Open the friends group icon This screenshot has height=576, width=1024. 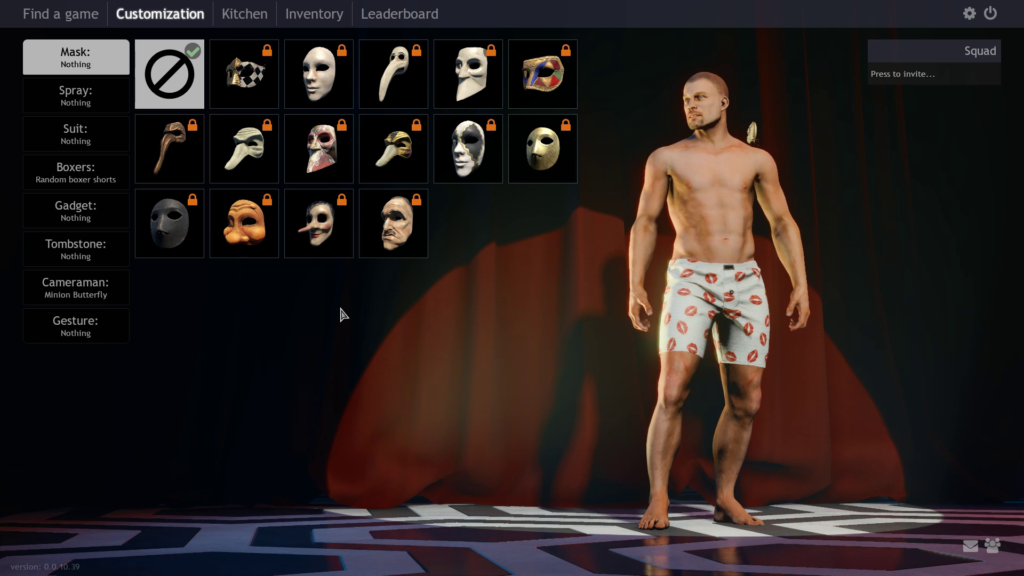pyautogui.click(x=992, y=546)
